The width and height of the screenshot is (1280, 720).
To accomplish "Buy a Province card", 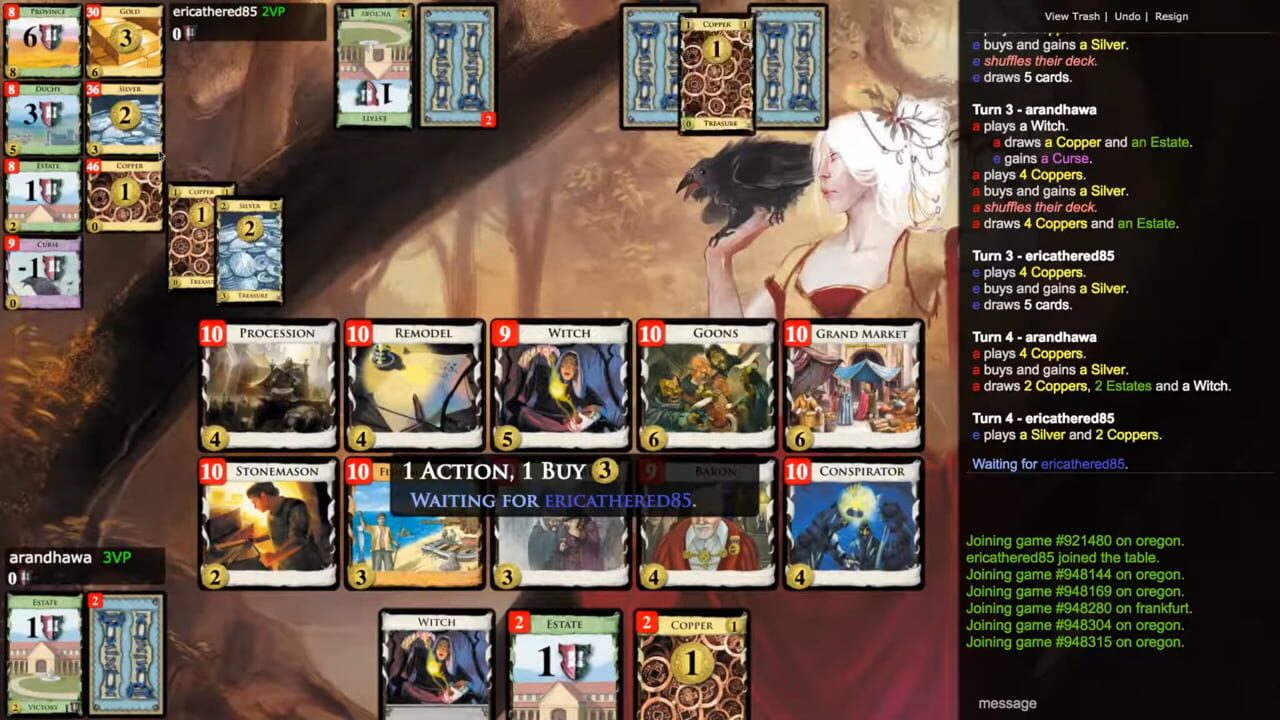I will (x=42, y=40).
